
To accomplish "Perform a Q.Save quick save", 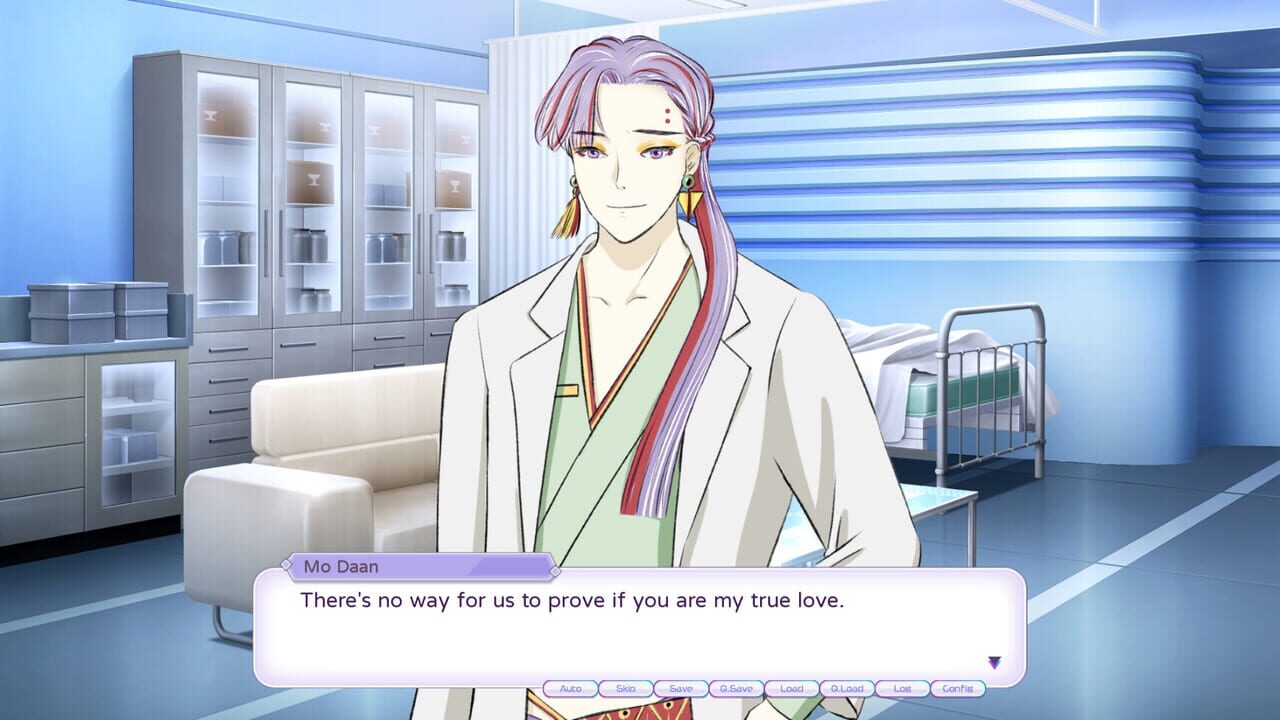I will tap(736, 688).
